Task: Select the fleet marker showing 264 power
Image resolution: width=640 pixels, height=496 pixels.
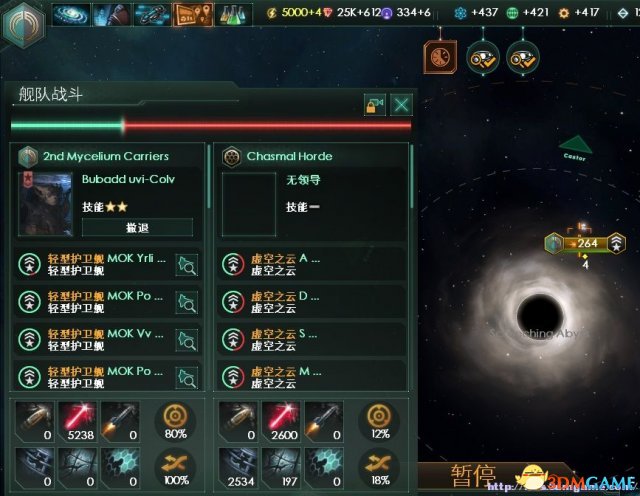Action: pyautogui.click(x=585, y=242)
